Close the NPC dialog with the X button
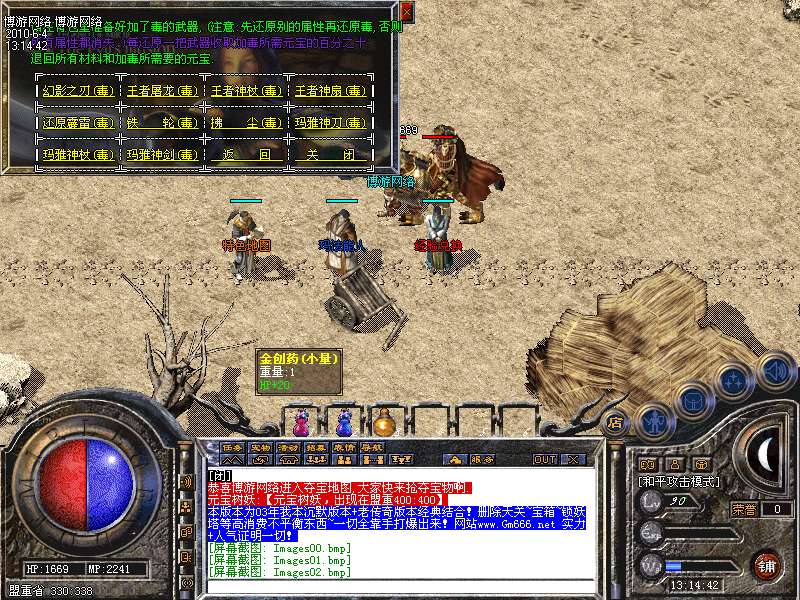Screen dimensions: 800x600 click(407, 10)
